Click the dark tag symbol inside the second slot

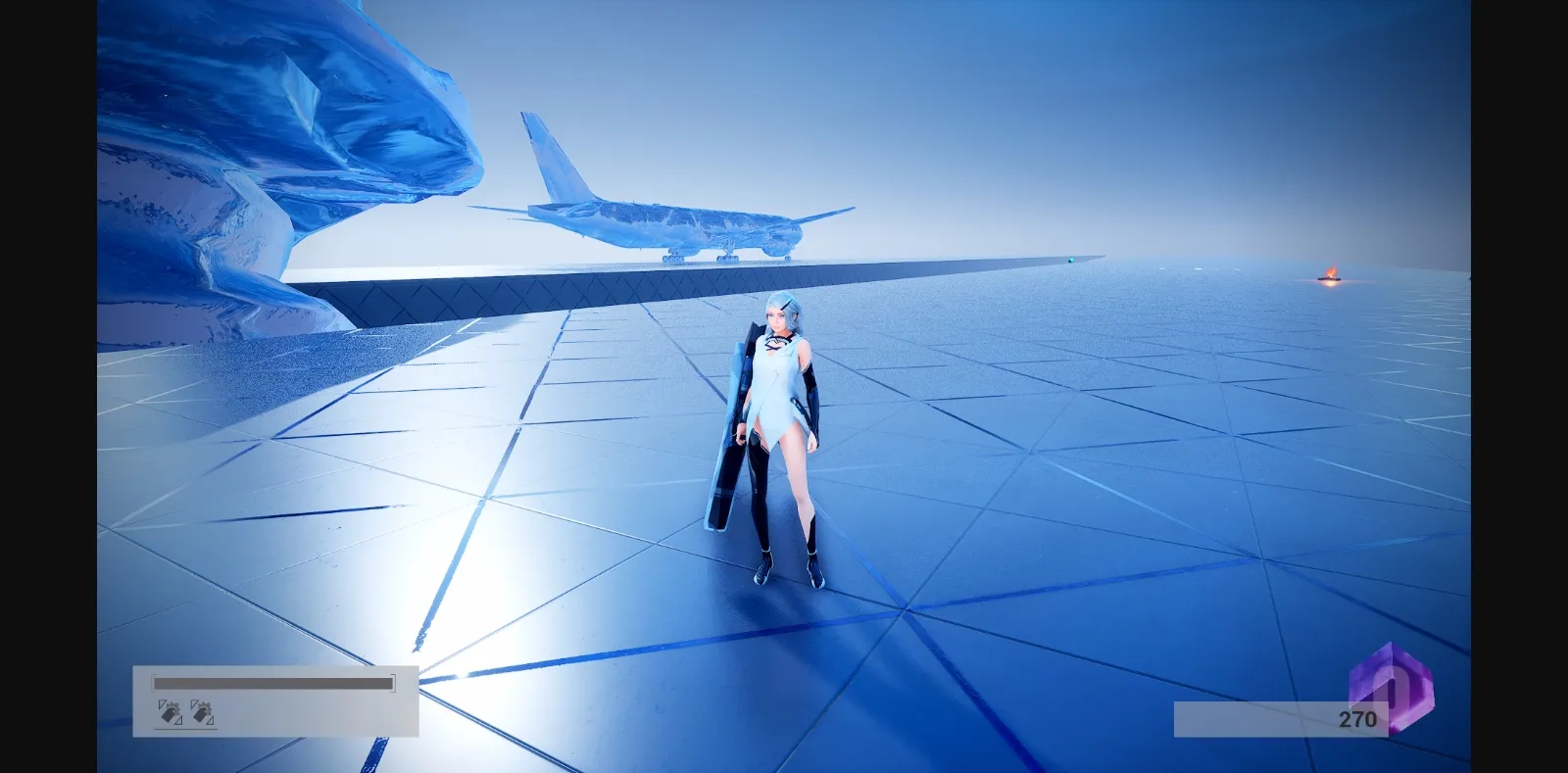pyautogui.click(x=199, y=714)
